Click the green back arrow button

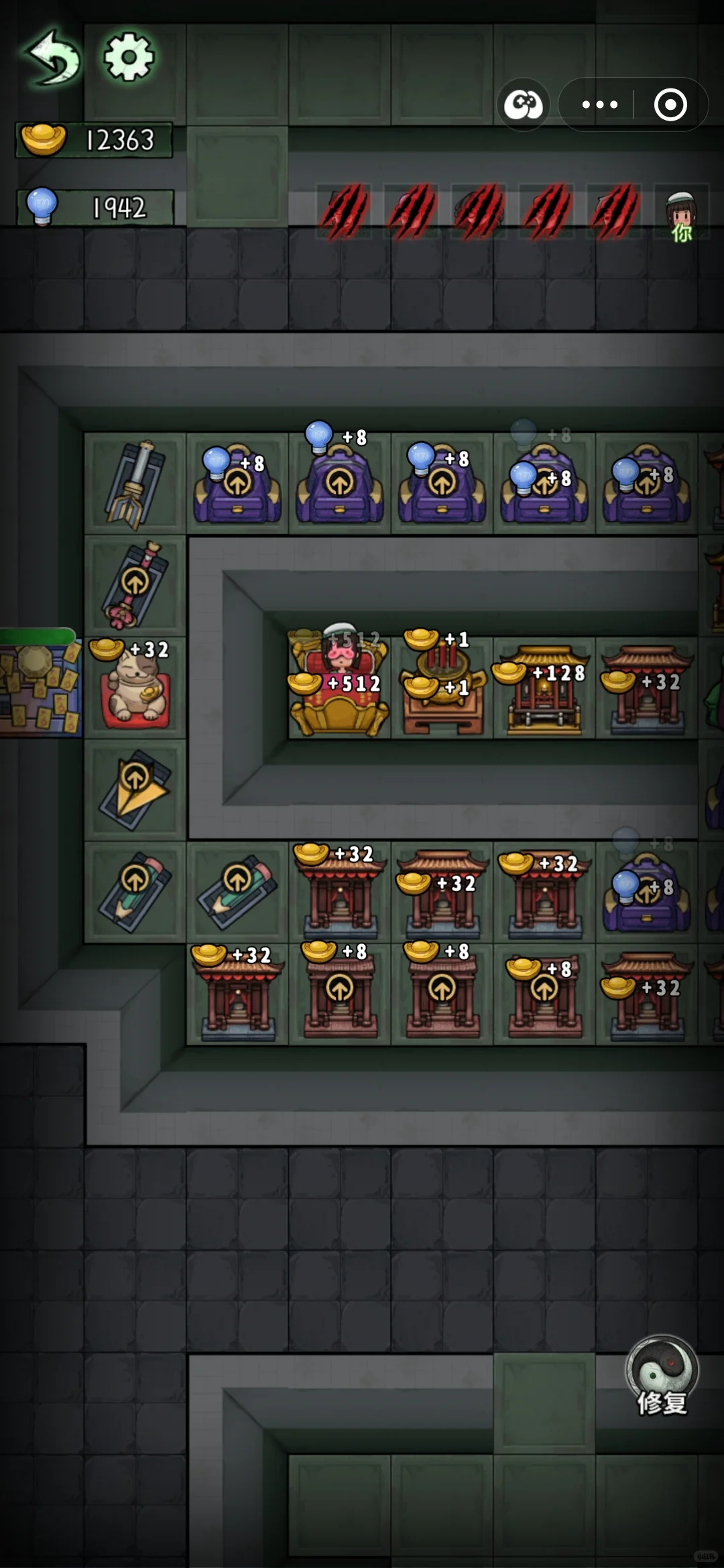point(52,58)
